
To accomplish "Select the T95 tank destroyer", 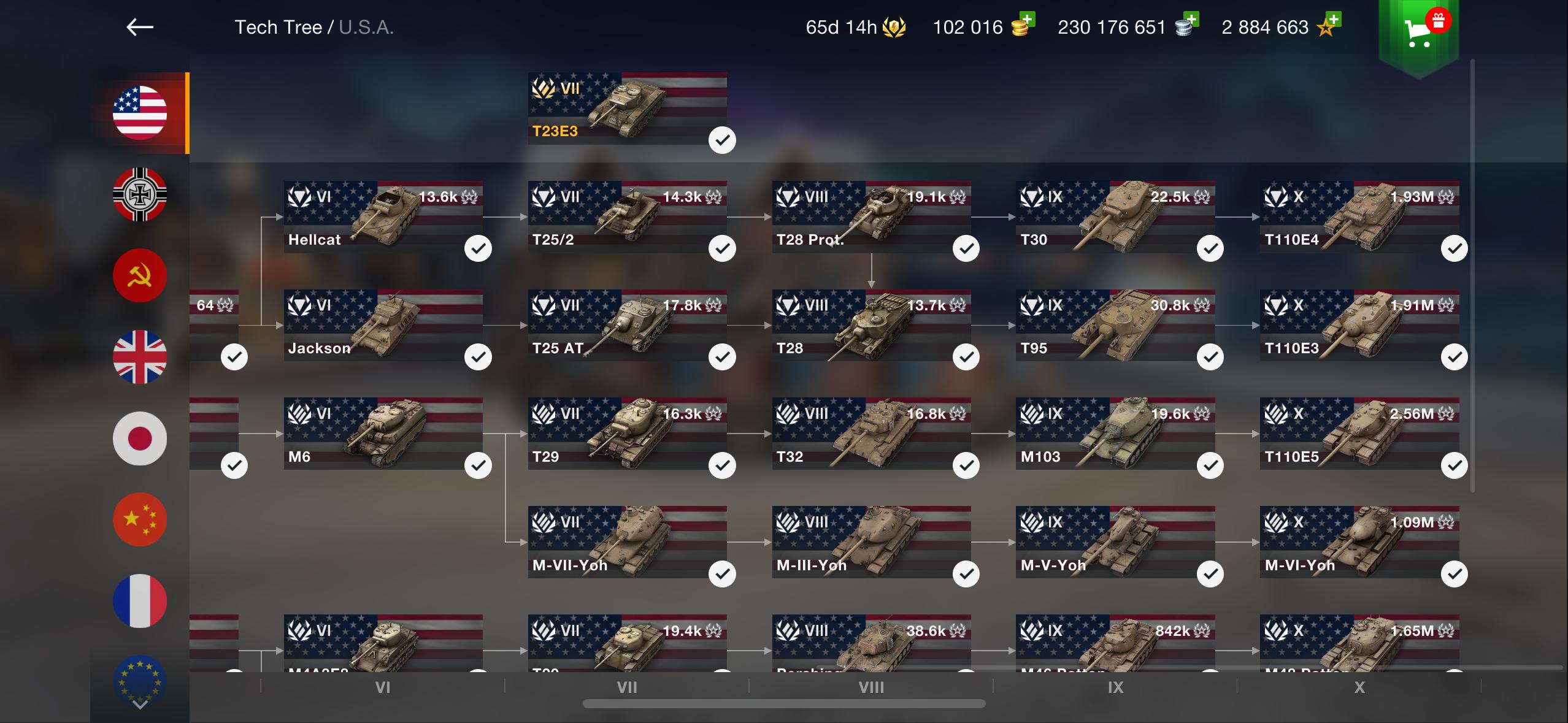I will [x=1115, y=326].
